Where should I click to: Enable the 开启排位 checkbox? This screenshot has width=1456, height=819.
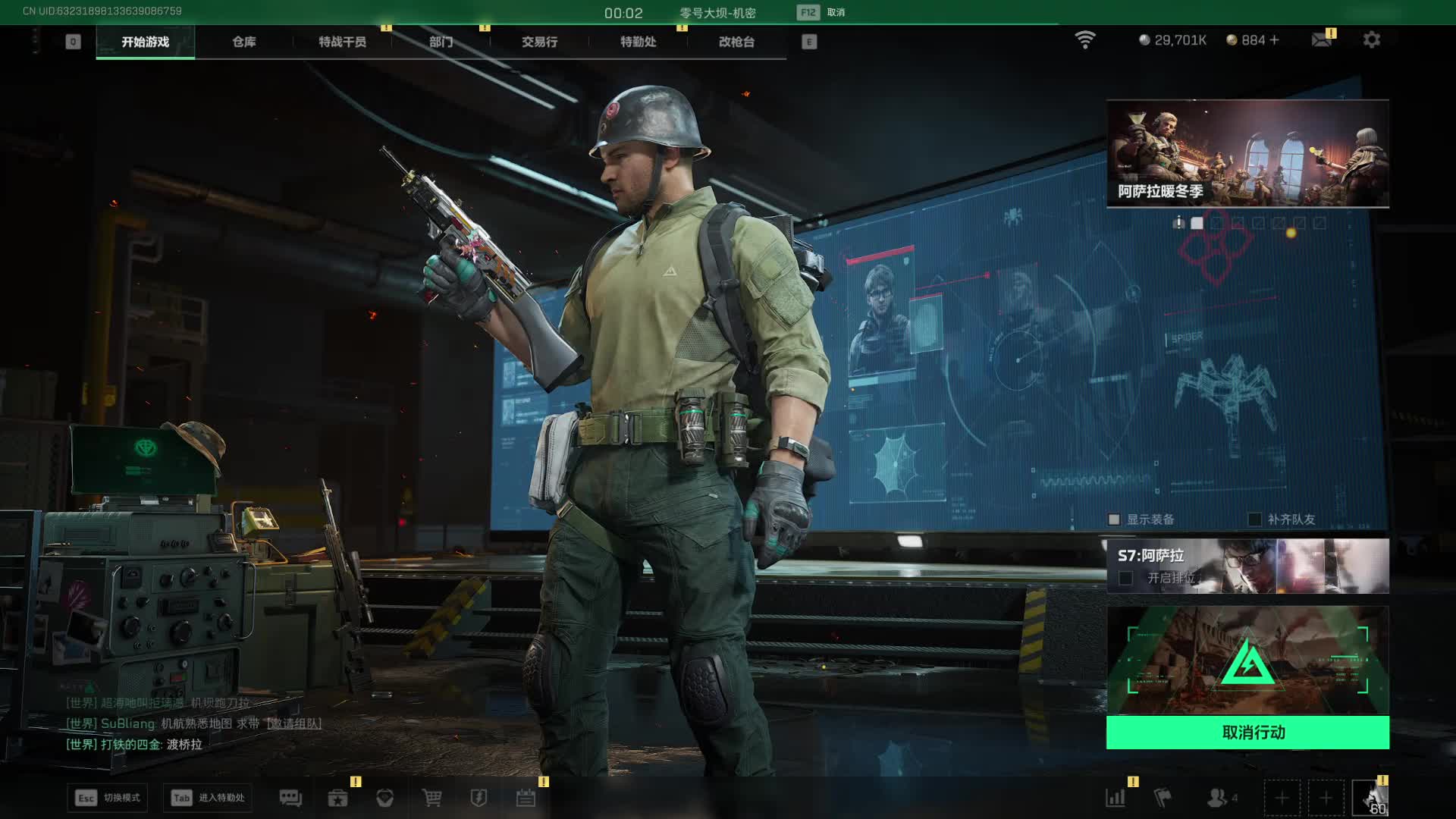pyautogui.click(x=1126, y=579)
